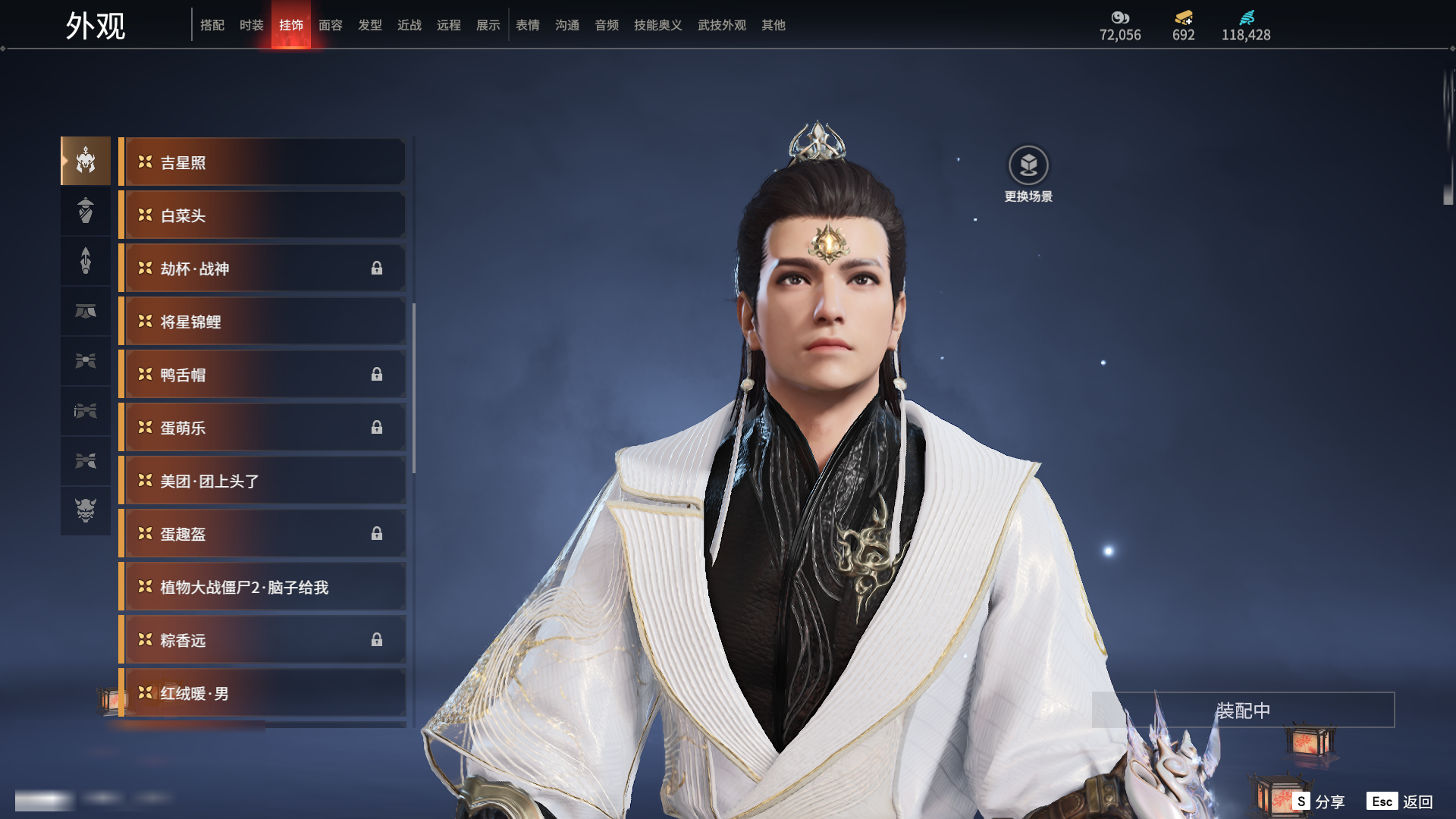Choose the 将星锦鲤 accessory

(262, 322)
